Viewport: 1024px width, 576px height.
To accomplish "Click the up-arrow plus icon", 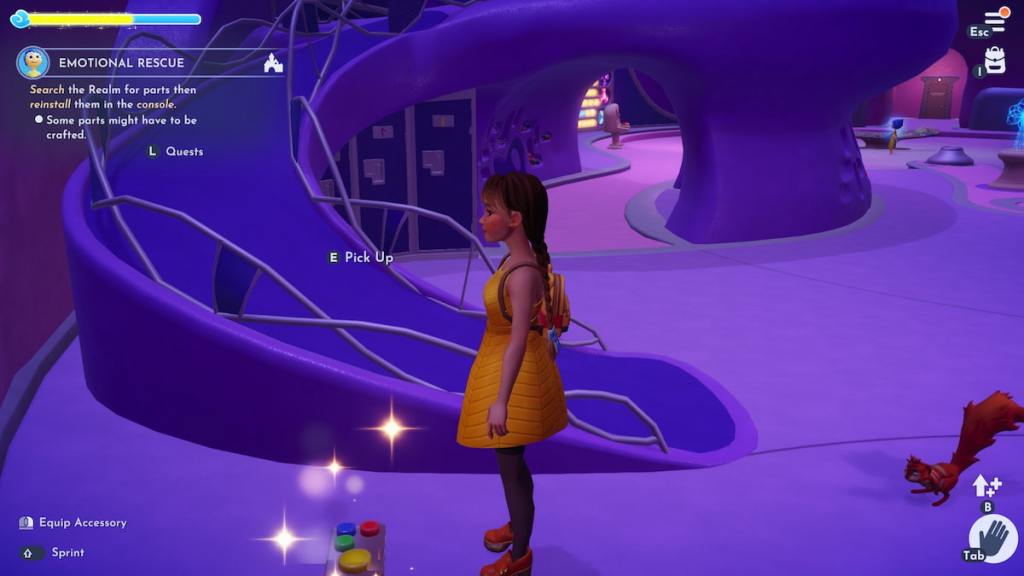I will (x=986, y=486).
